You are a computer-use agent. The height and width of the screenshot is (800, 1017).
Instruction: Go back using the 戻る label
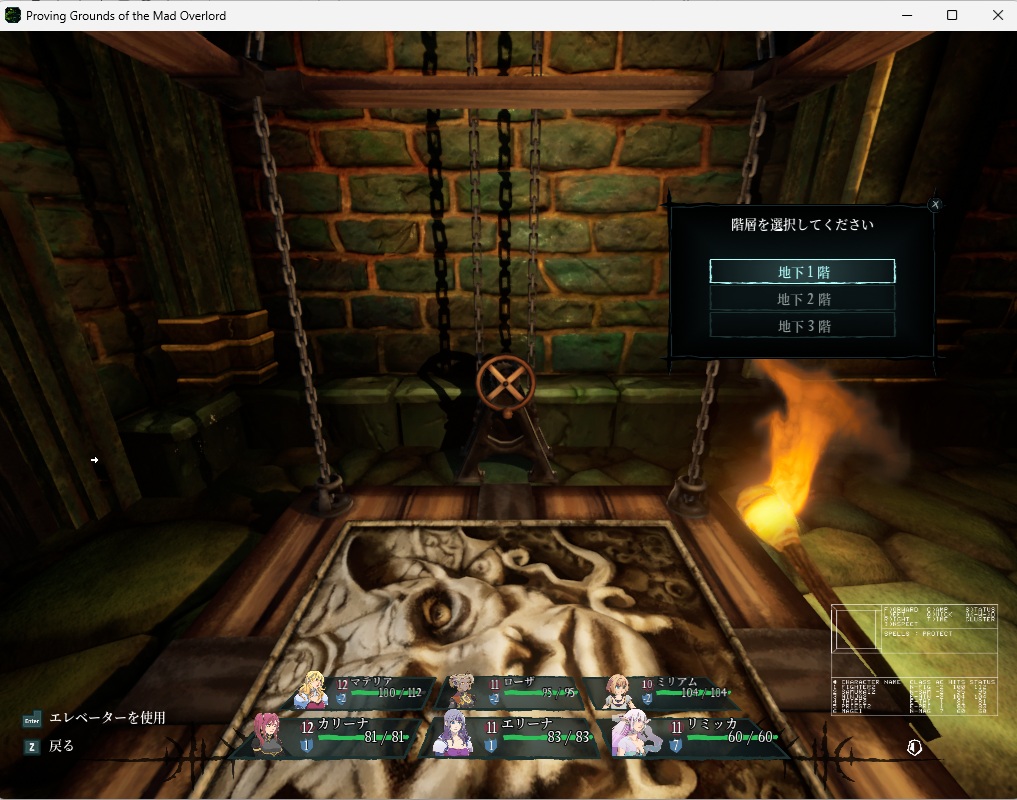point(61,746)
